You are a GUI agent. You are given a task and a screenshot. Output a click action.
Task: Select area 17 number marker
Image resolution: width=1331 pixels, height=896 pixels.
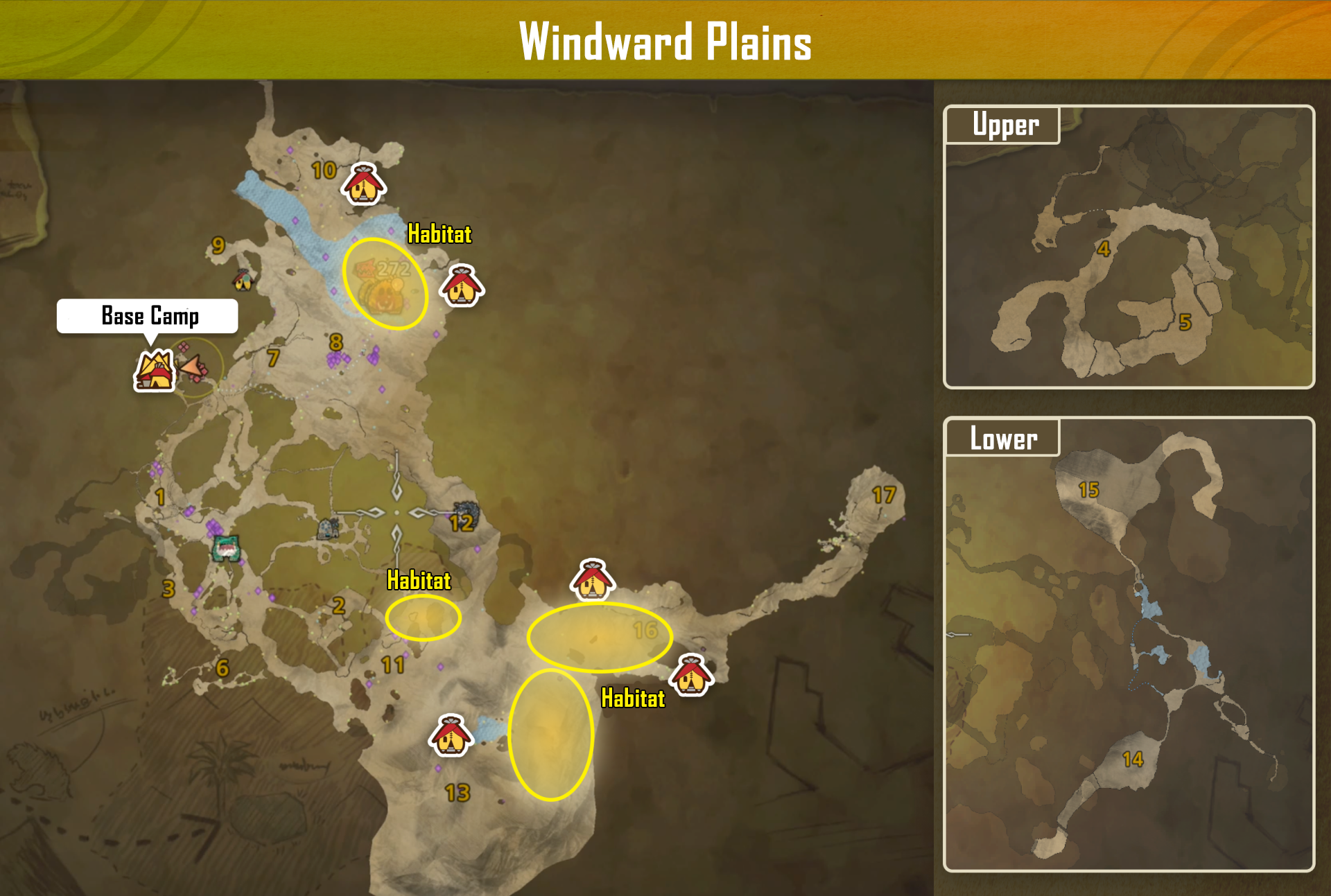pos(884,495)
